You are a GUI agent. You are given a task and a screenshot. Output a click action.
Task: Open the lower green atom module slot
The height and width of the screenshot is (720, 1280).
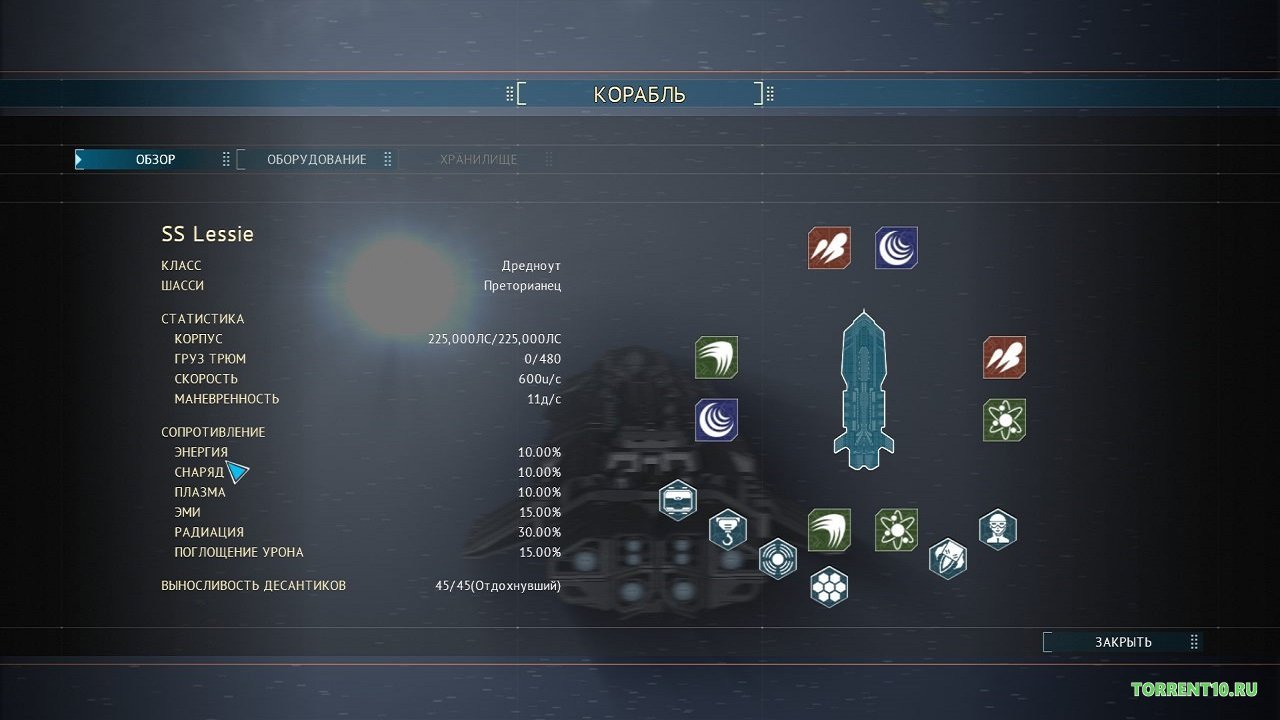(x=896, y=530)
